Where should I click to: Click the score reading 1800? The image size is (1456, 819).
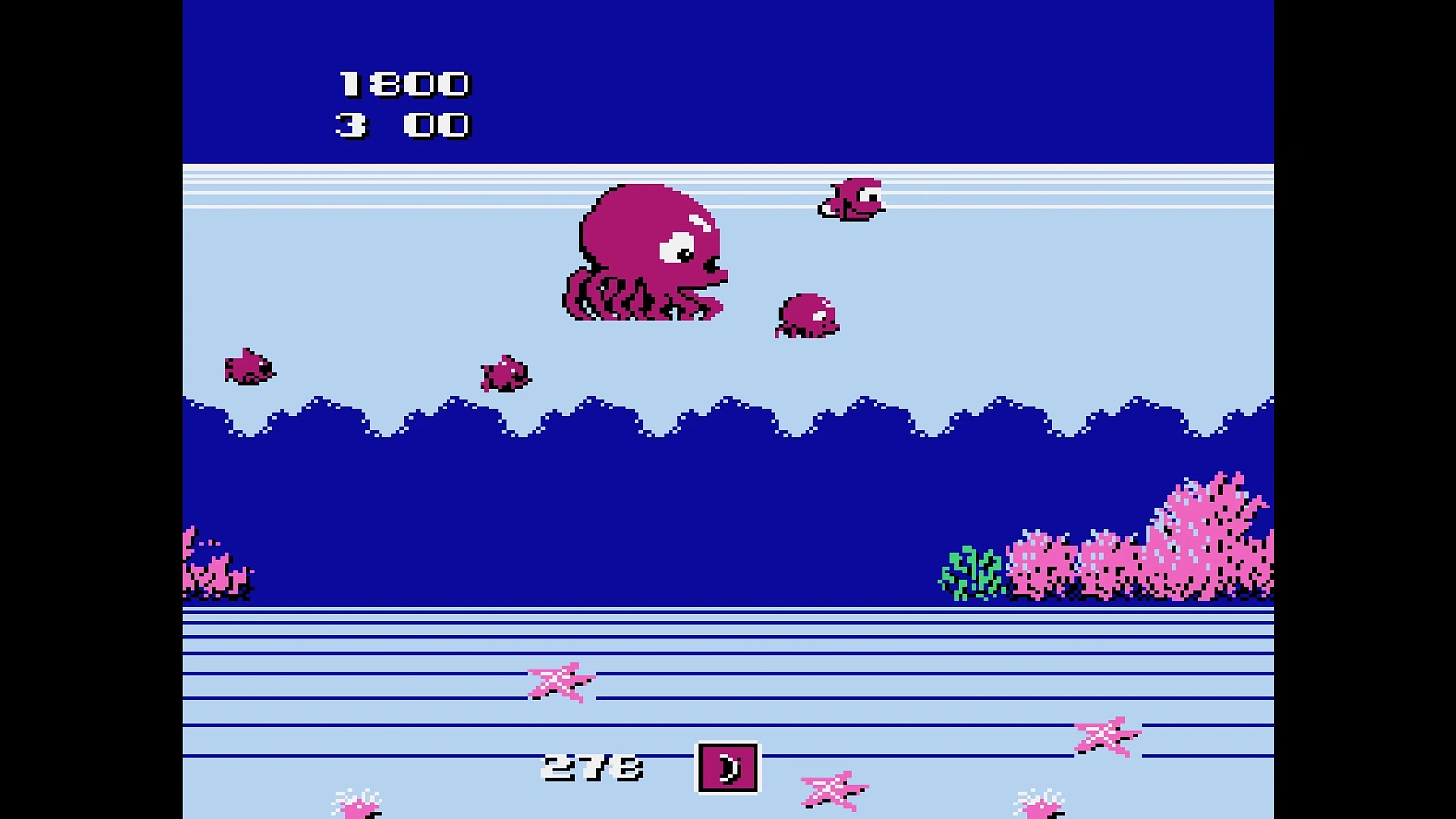403,82
